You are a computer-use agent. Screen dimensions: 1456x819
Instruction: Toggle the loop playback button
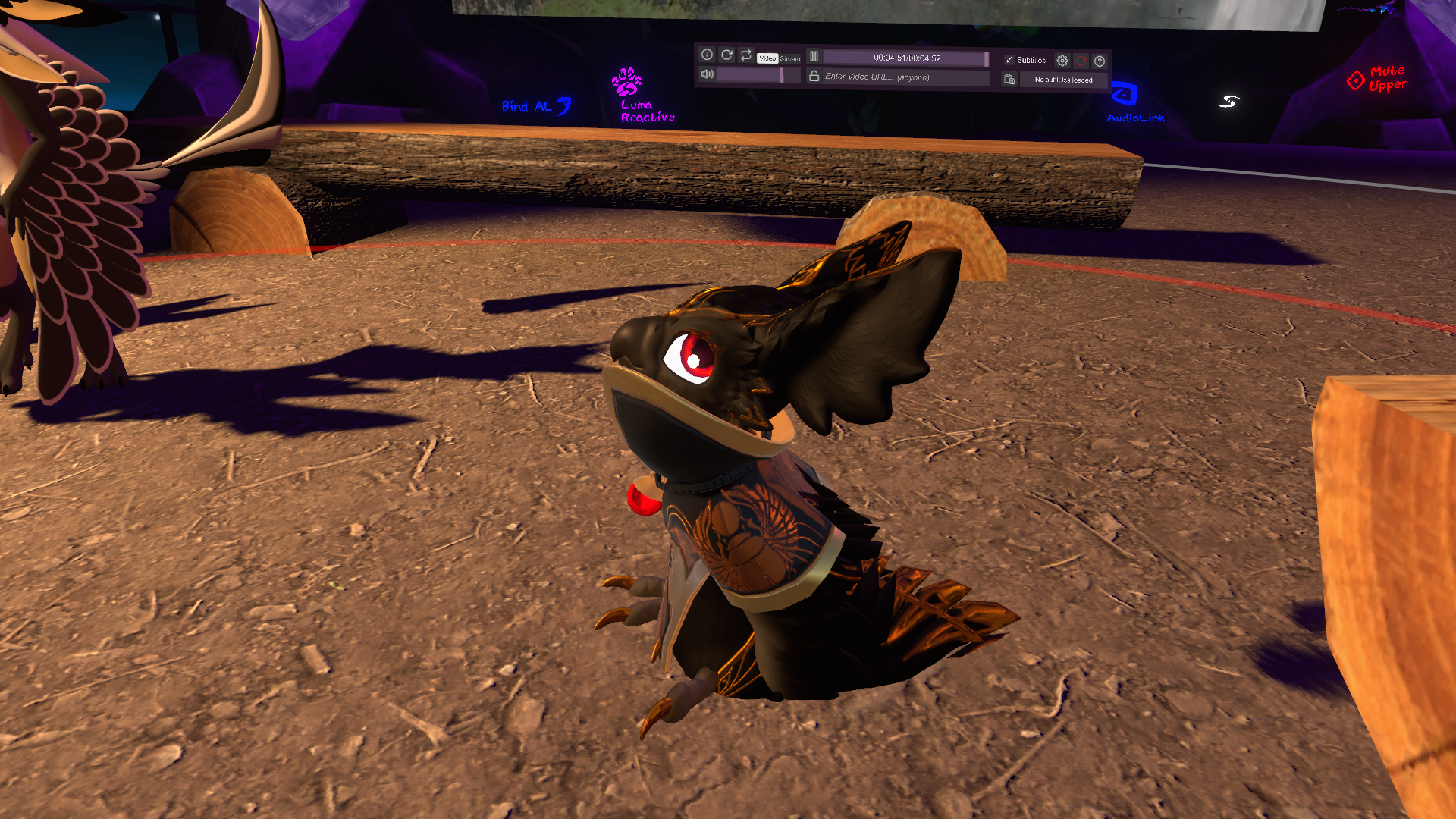click(746, 55)
